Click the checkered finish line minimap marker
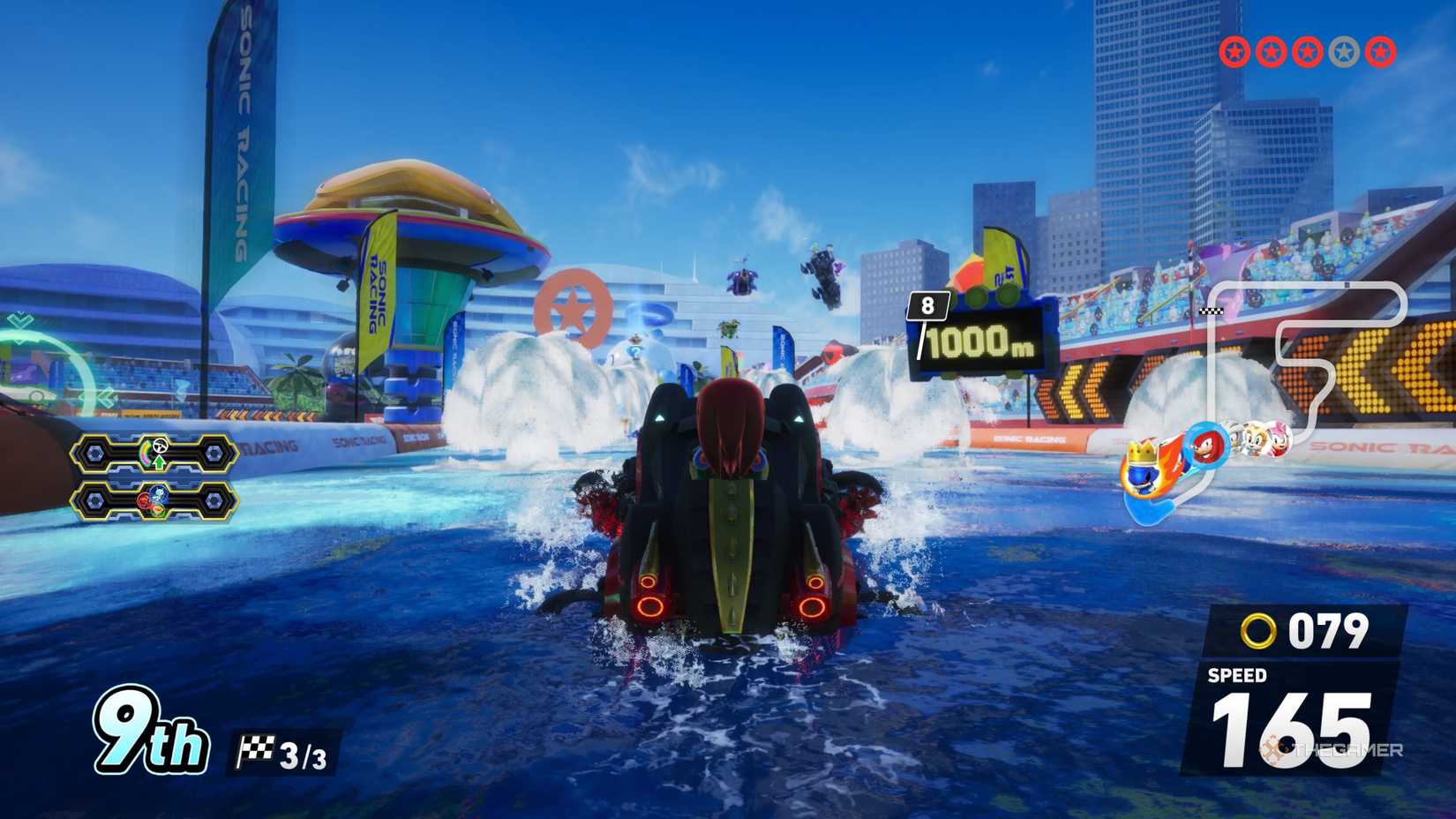 pyautogui.click(x=1212, y=312)
